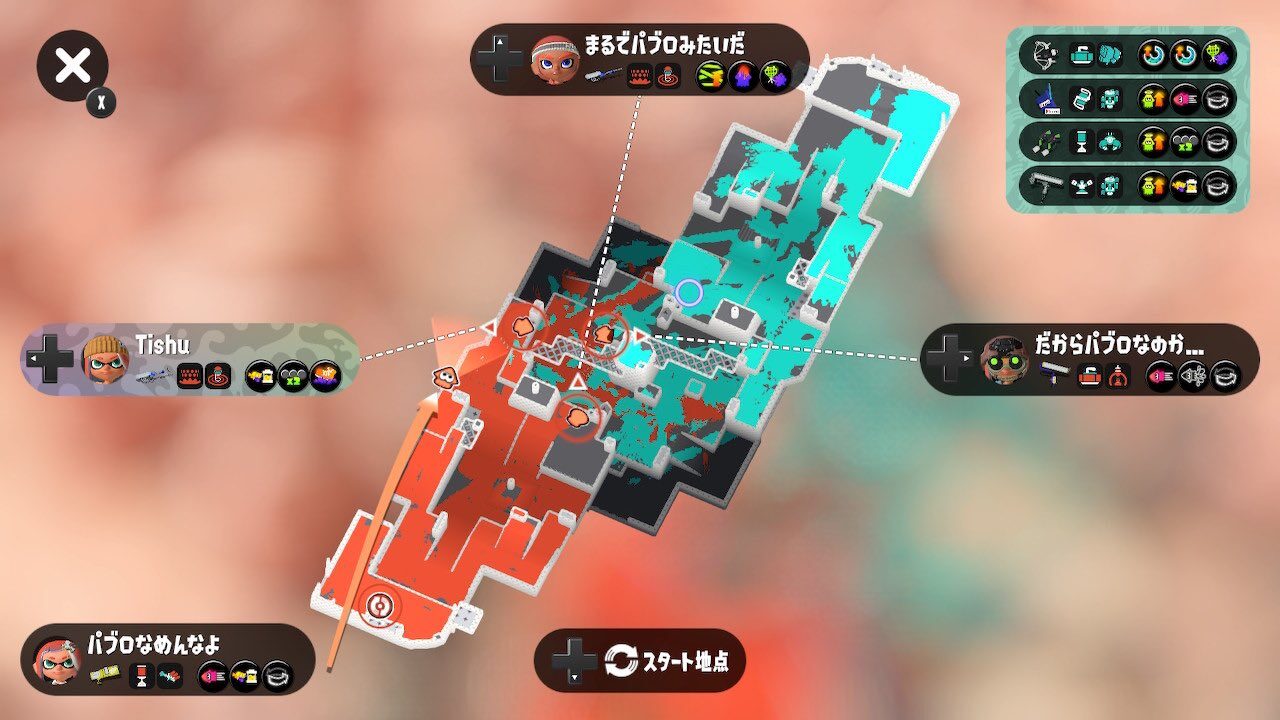Choose Tishu as the super jump target

click(190, 360)
